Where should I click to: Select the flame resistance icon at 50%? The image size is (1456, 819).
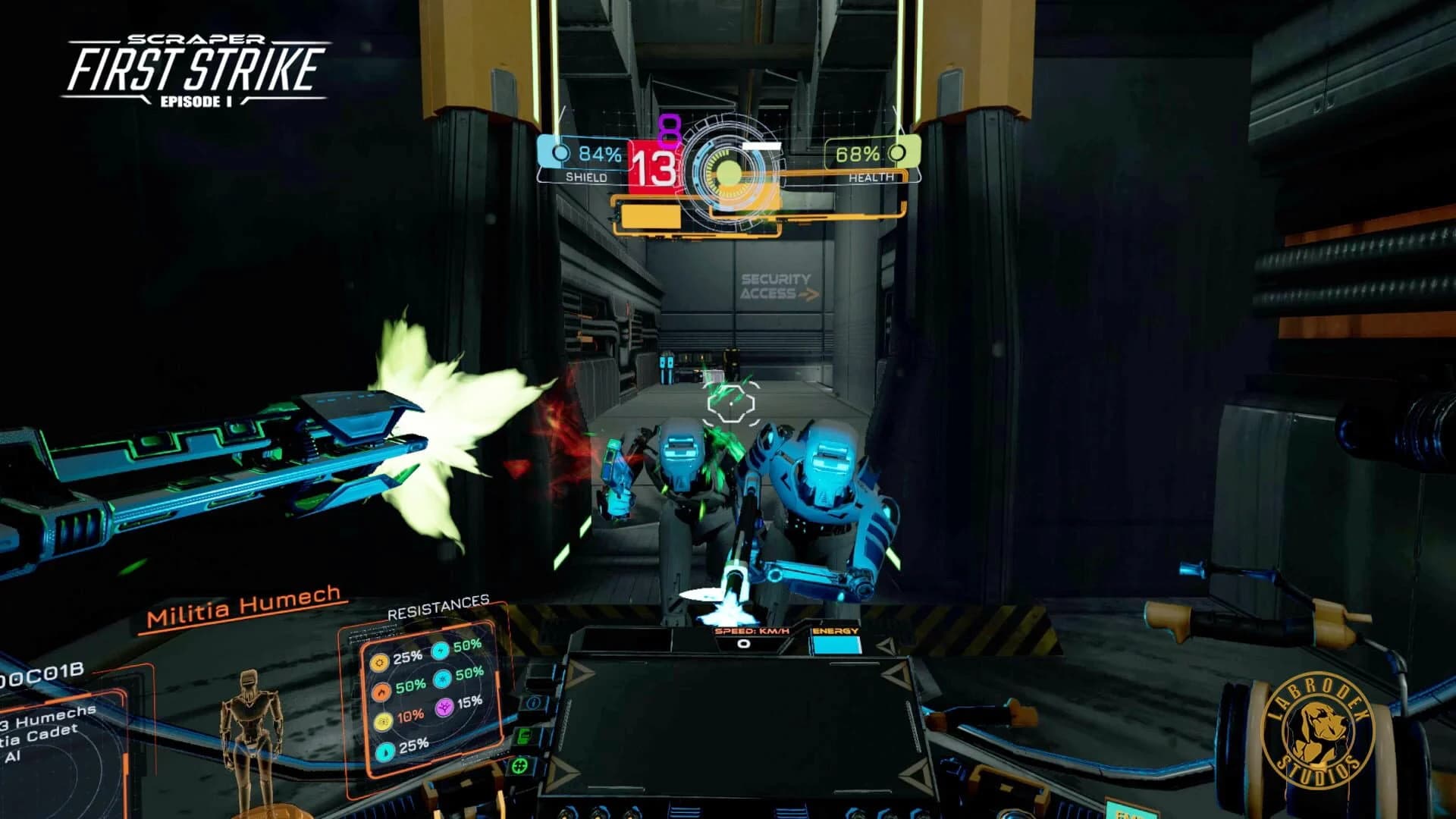381,692
